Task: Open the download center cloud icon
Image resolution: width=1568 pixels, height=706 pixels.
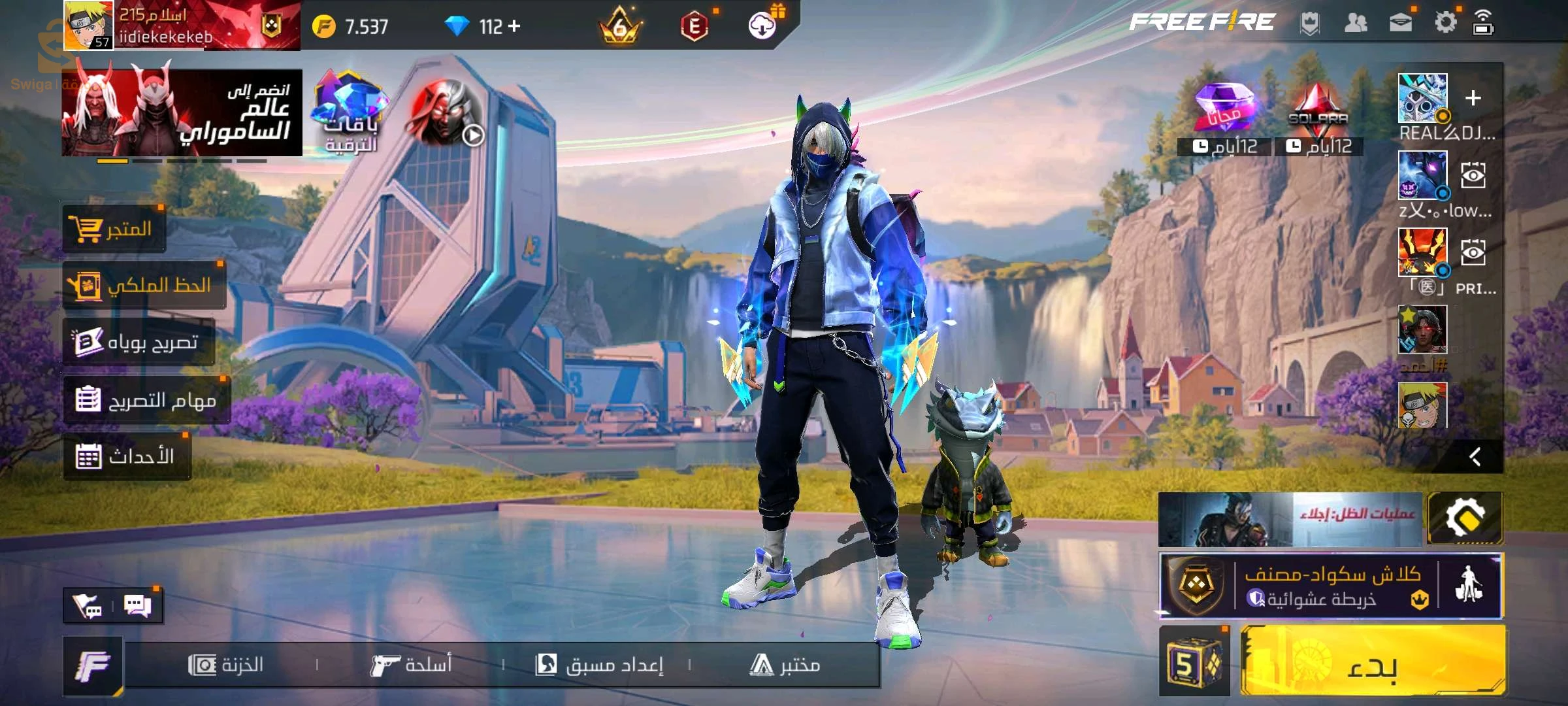Action: click(762, 26)
